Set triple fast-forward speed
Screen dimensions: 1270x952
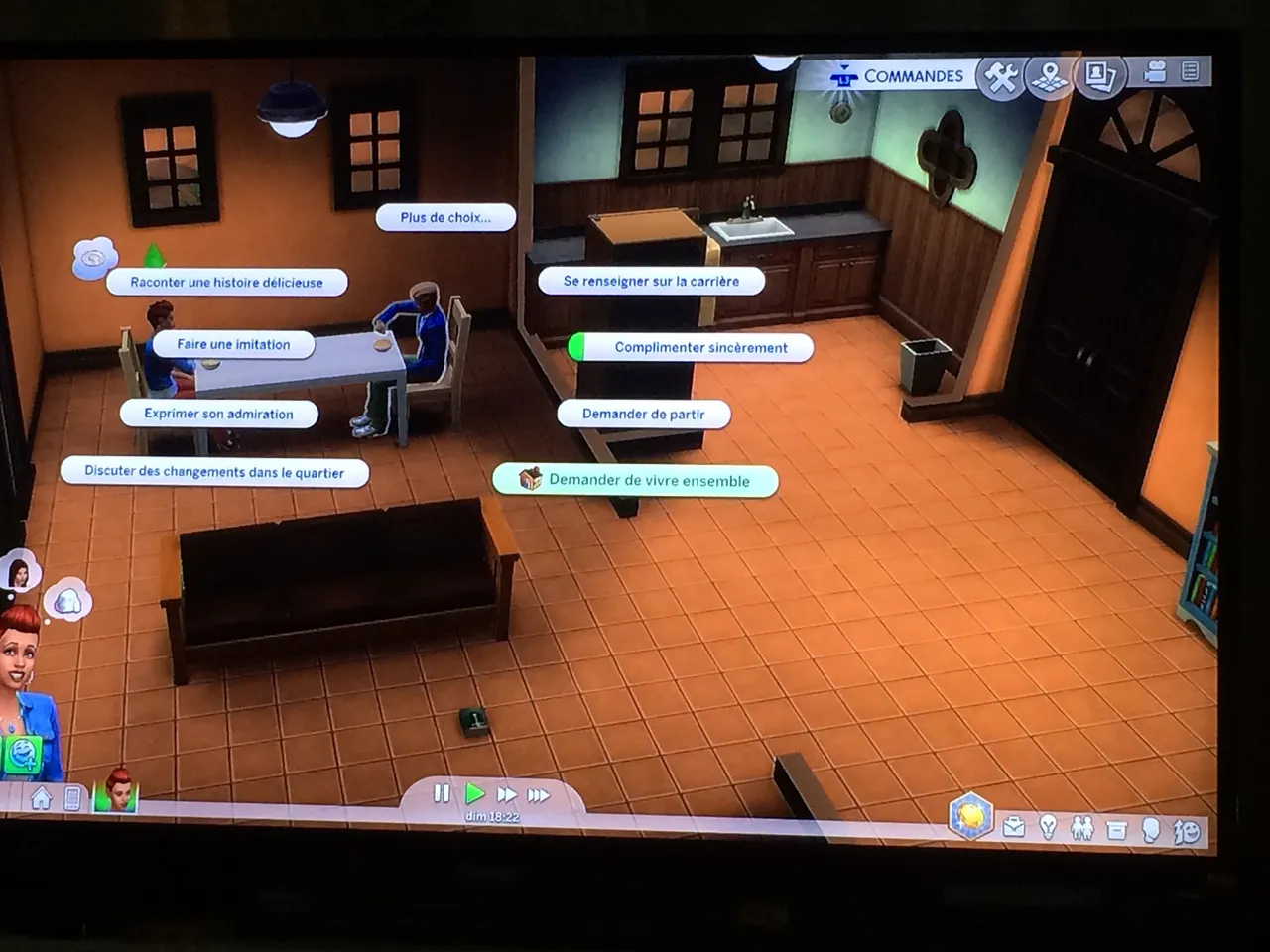(x=539, y=795)
